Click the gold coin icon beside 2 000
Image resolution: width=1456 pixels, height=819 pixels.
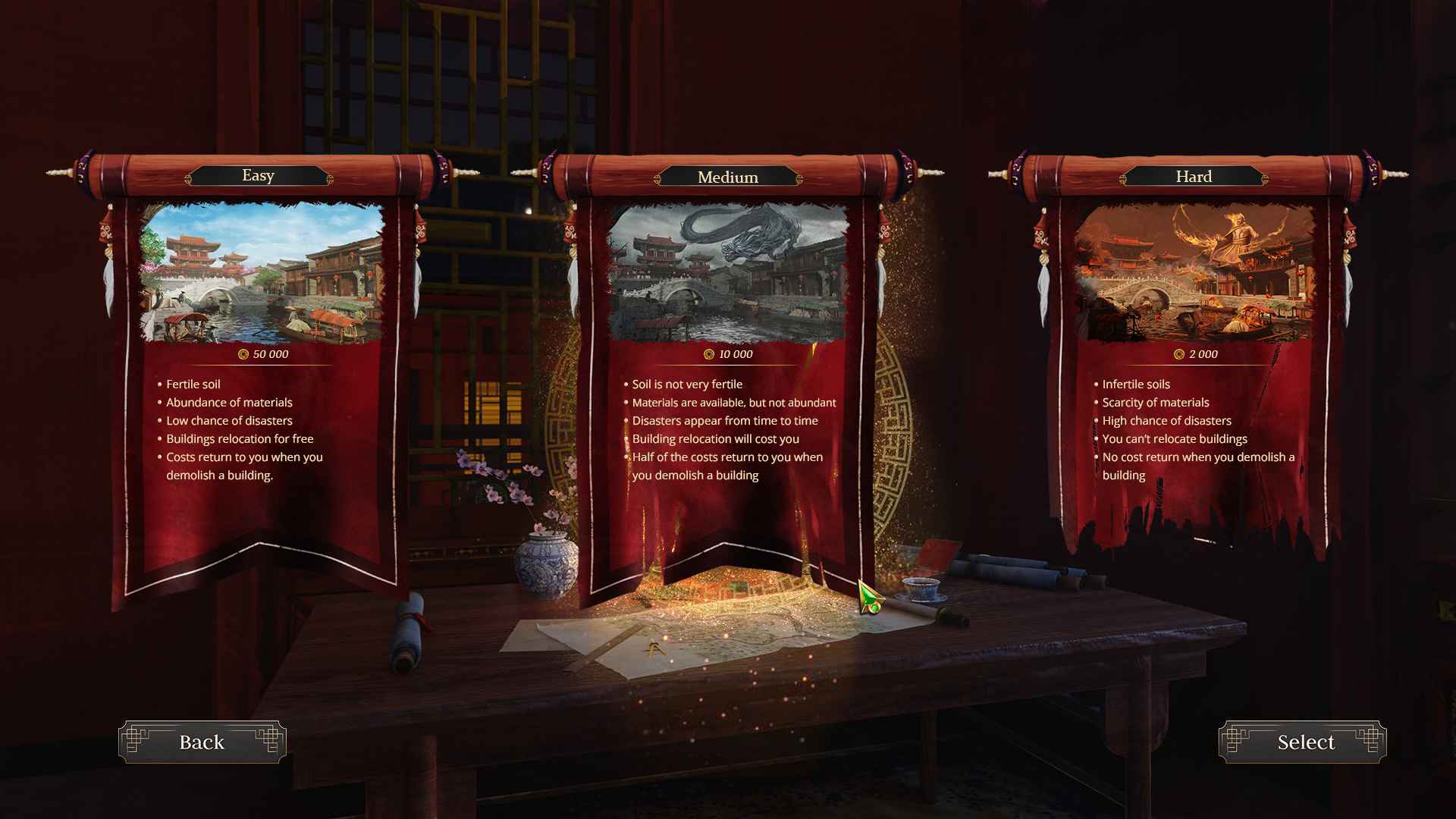click(x=1178, y=354)
